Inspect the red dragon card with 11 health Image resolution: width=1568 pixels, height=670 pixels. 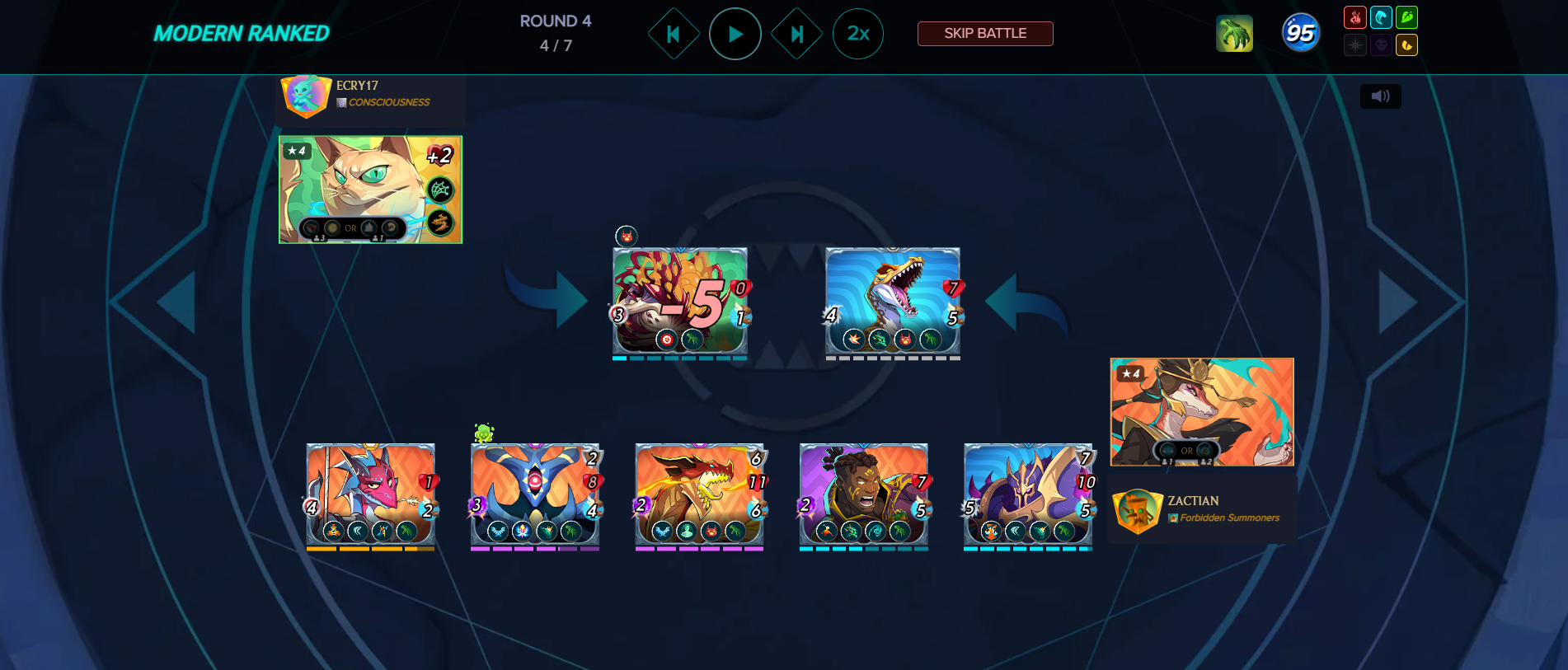pyautogui.click(x=699, y=493)
